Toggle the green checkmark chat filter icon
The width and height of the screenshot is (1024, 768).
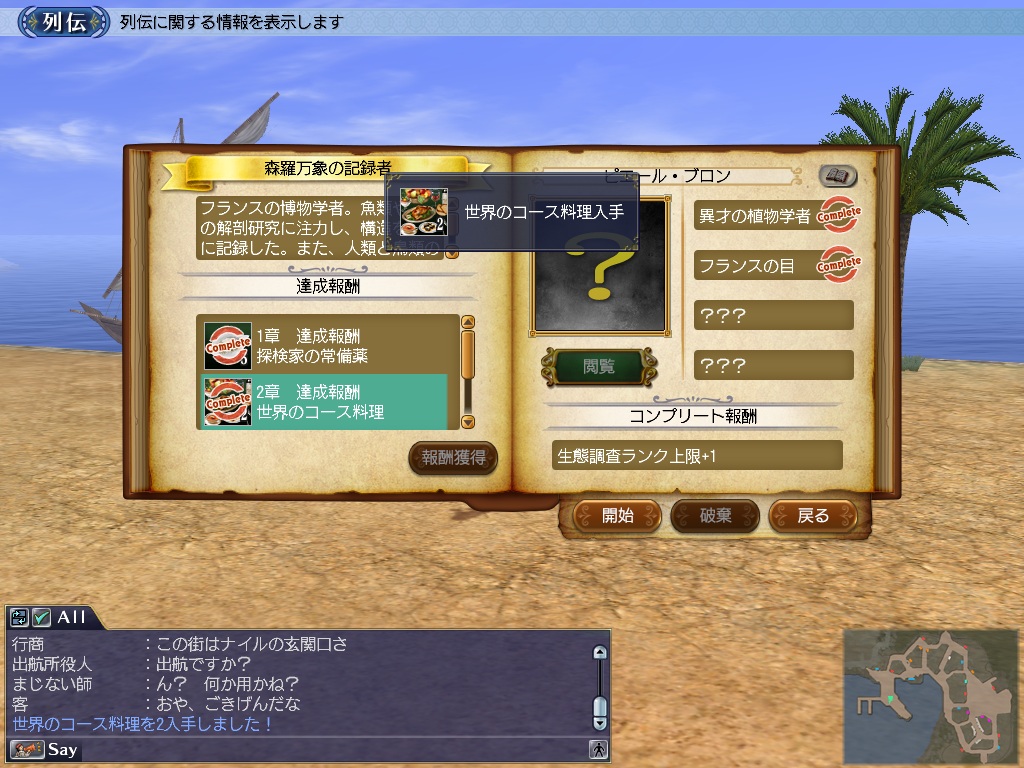pyautogui.click(x=41, y=618)
